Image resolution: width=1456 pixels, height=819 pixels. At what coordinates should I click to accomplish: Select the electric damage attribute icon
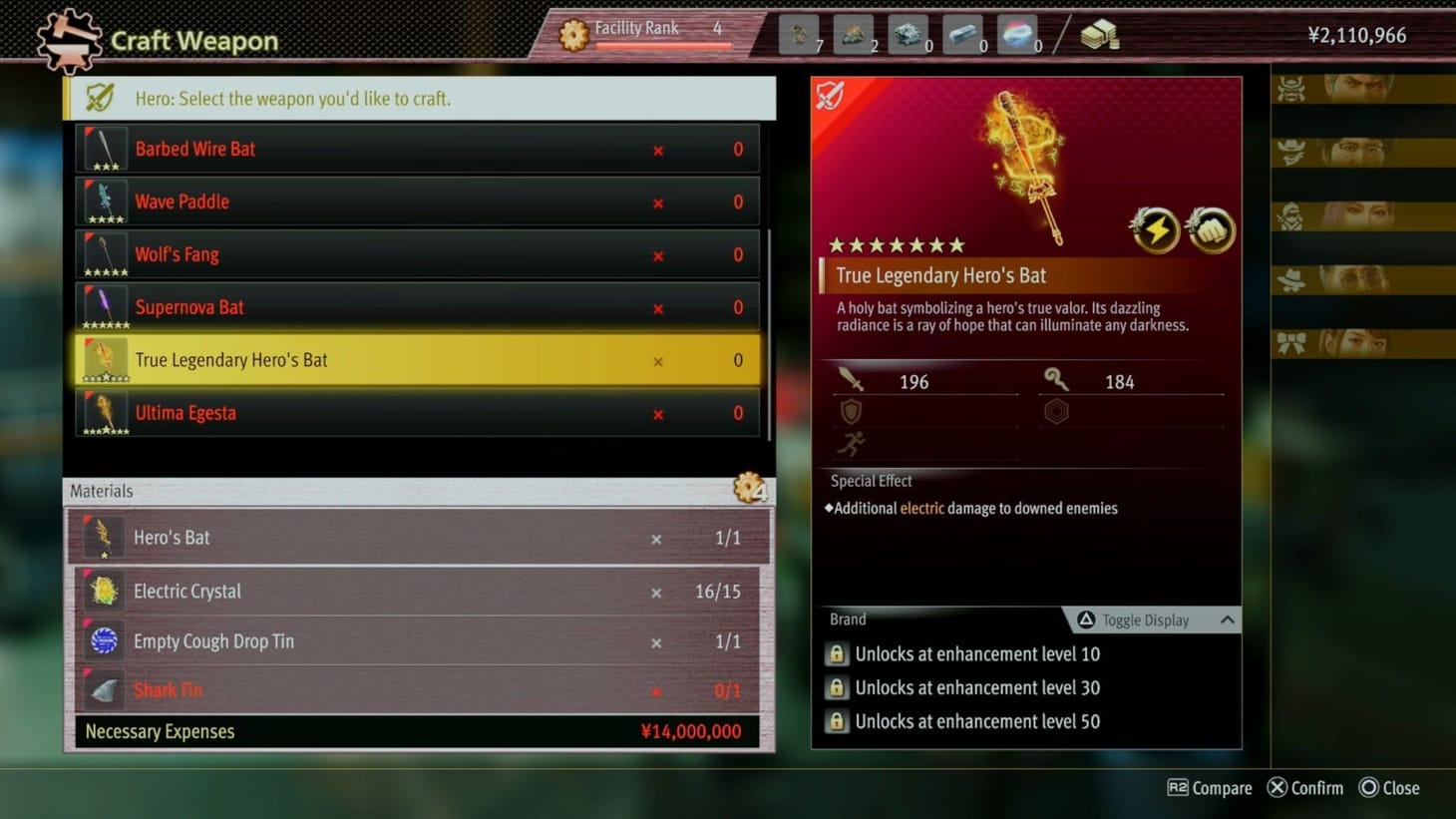(x=1155, y=230)
